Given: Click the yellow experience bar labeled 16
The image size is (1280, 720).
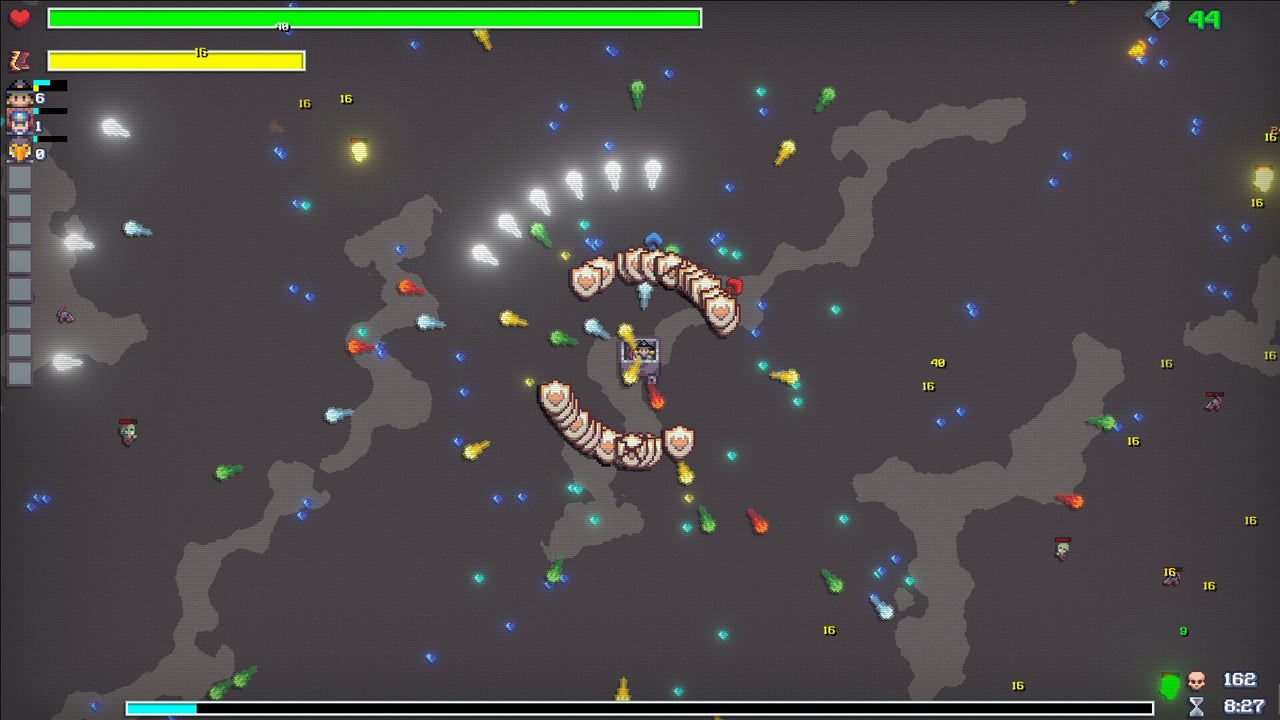Looking at the screenshot, I should coord(177,60).
